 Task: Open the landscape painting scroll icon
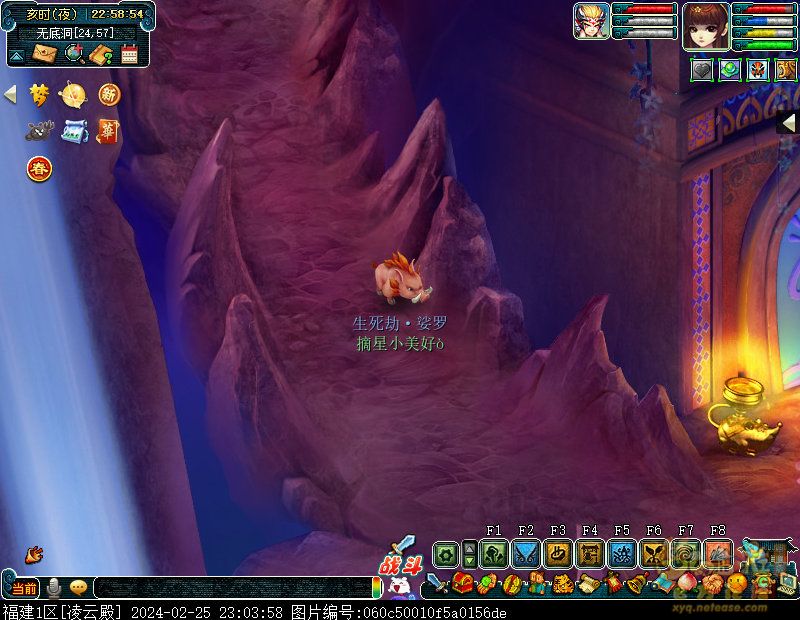pos(74,131)
